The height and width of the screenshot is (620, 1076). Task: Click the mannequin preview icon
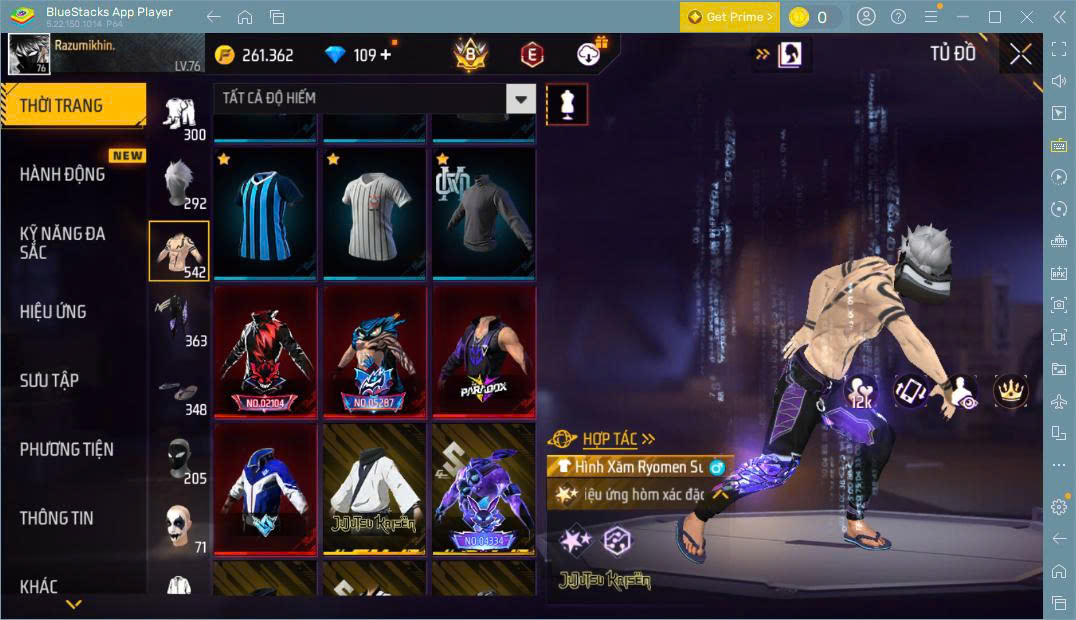(x=567, y=104)
